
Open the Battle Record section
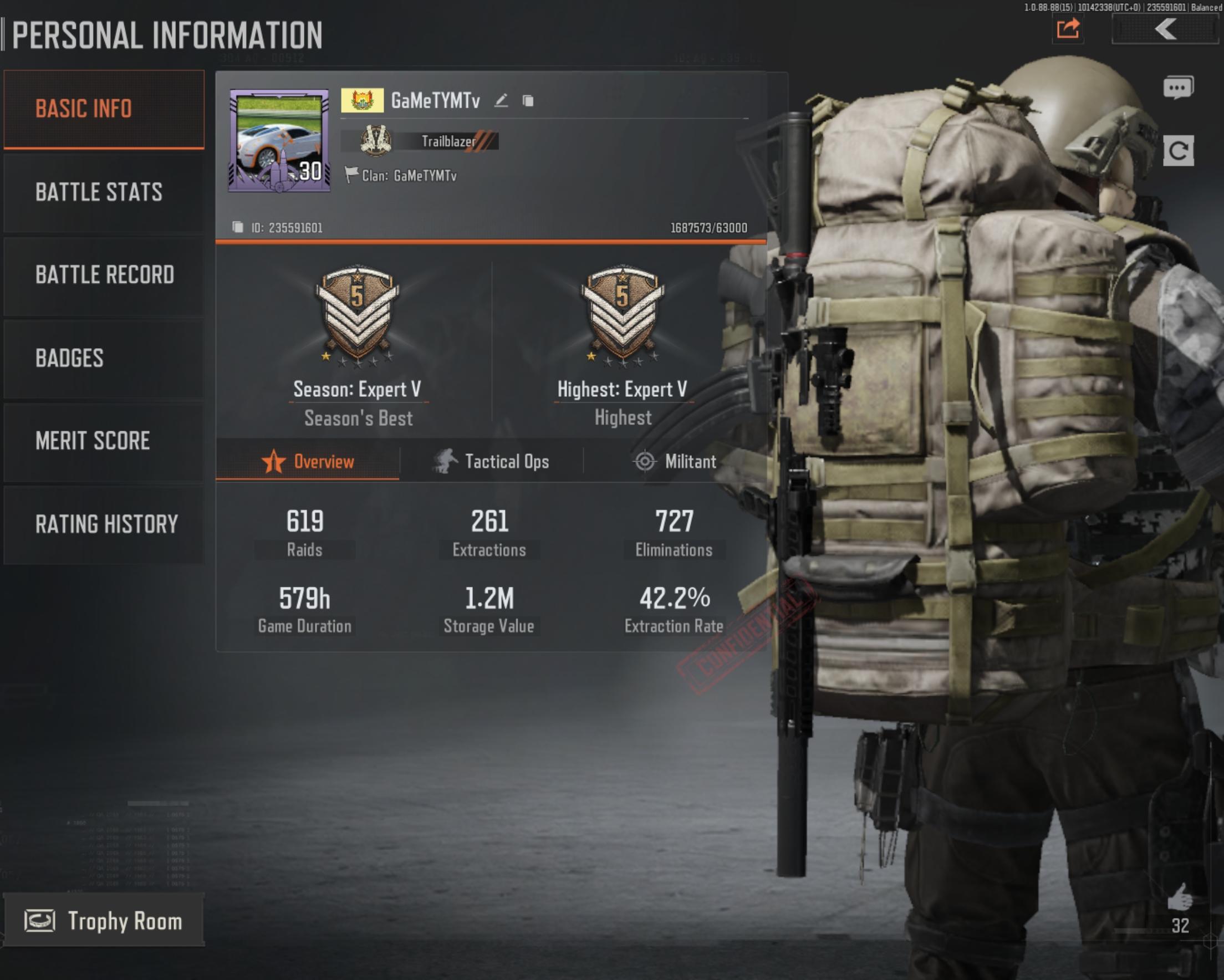pyautogui.click(x=104, y=275)
